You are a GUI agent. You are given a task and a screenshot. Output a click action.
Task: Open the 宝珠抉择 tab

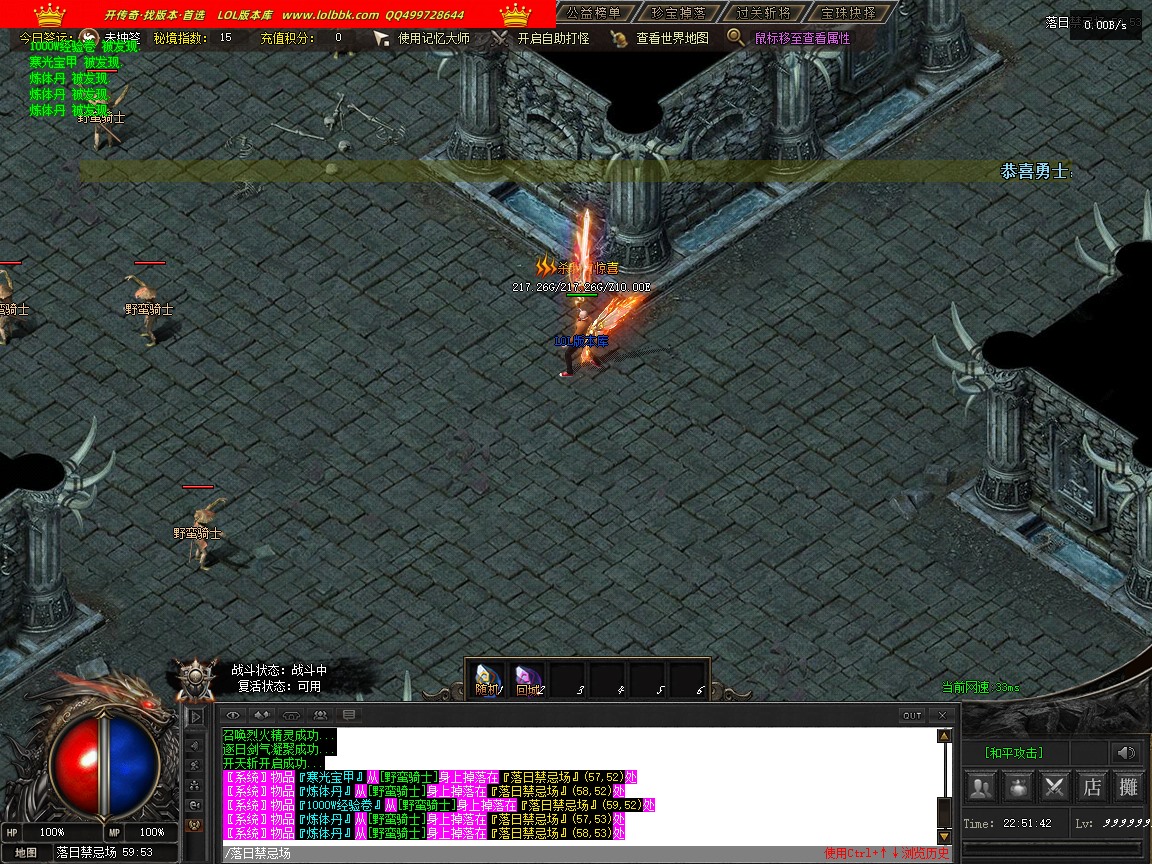pyautogui.click(x=848, y=13)
